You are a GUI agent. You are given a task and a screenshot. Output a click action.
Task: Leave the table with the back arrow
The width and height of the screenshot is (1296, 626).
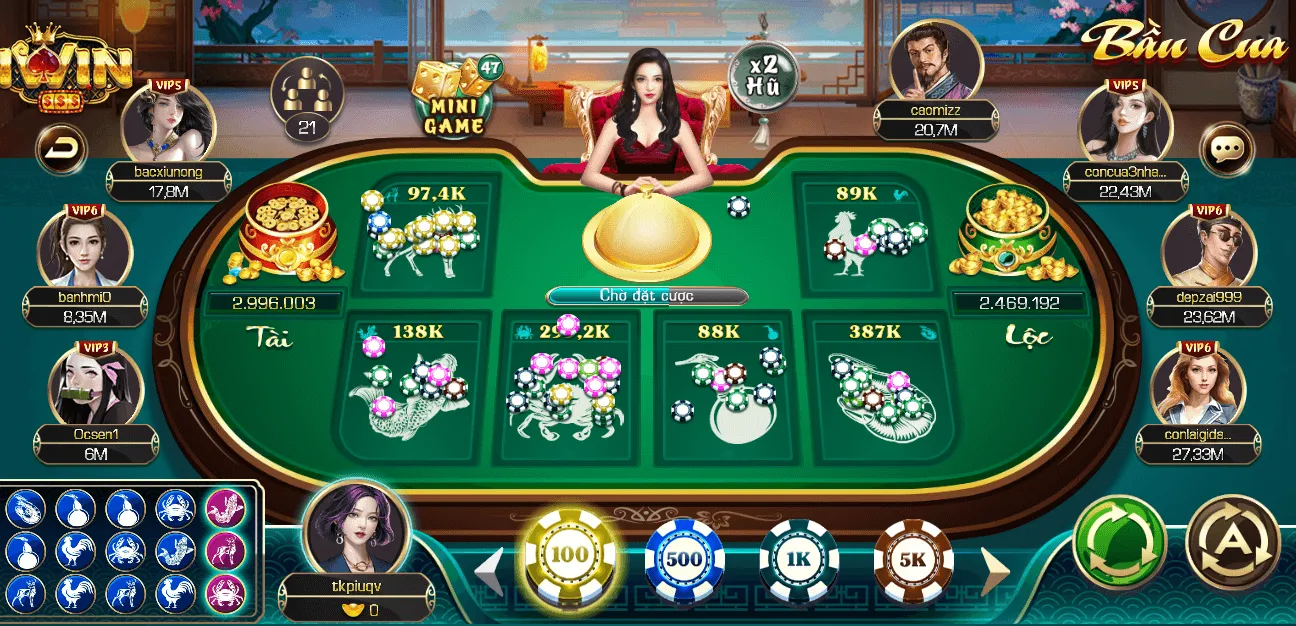[61, 150]
